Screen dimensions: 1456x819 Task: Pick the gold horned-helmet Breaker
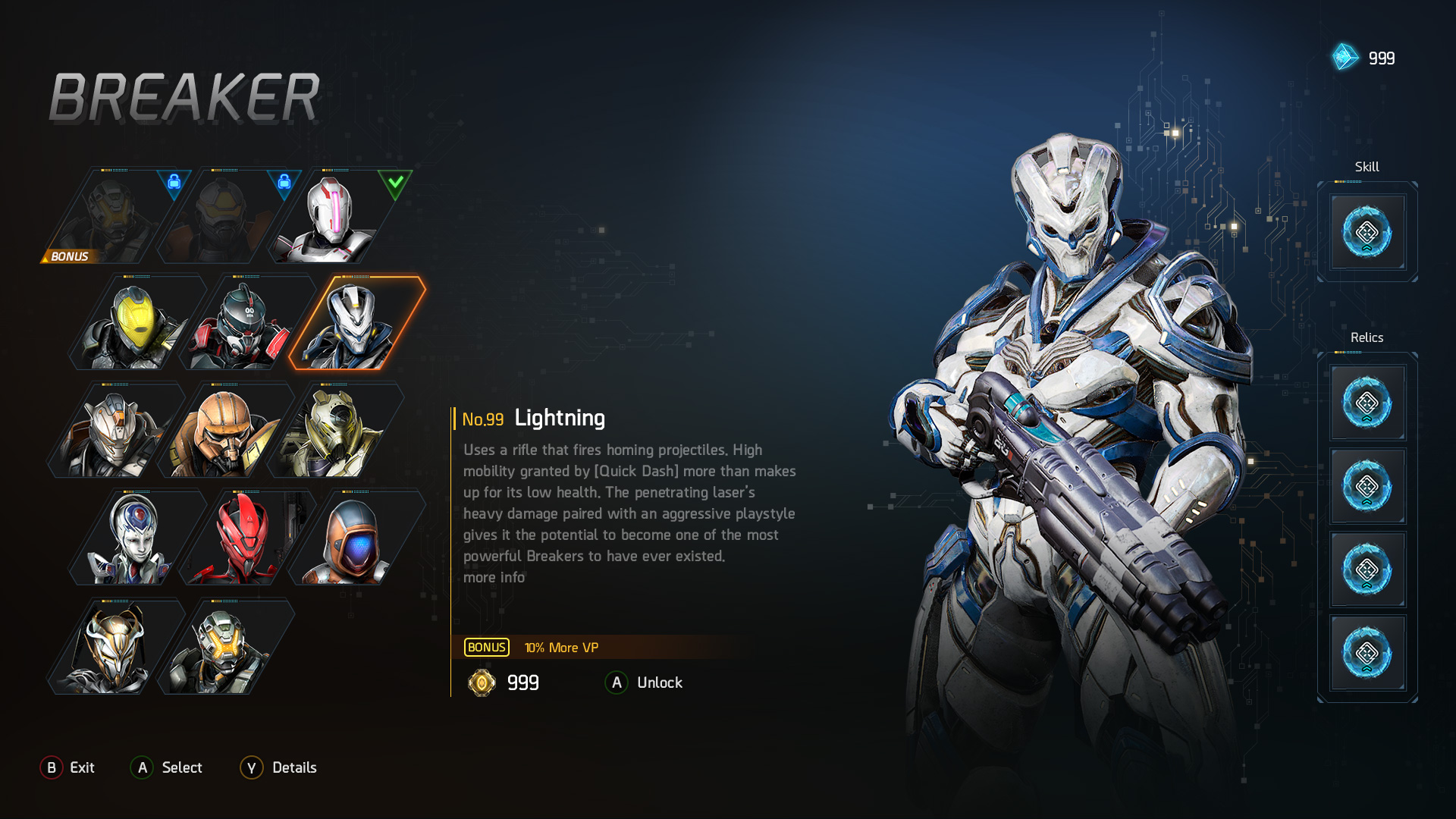pos(115,646)
